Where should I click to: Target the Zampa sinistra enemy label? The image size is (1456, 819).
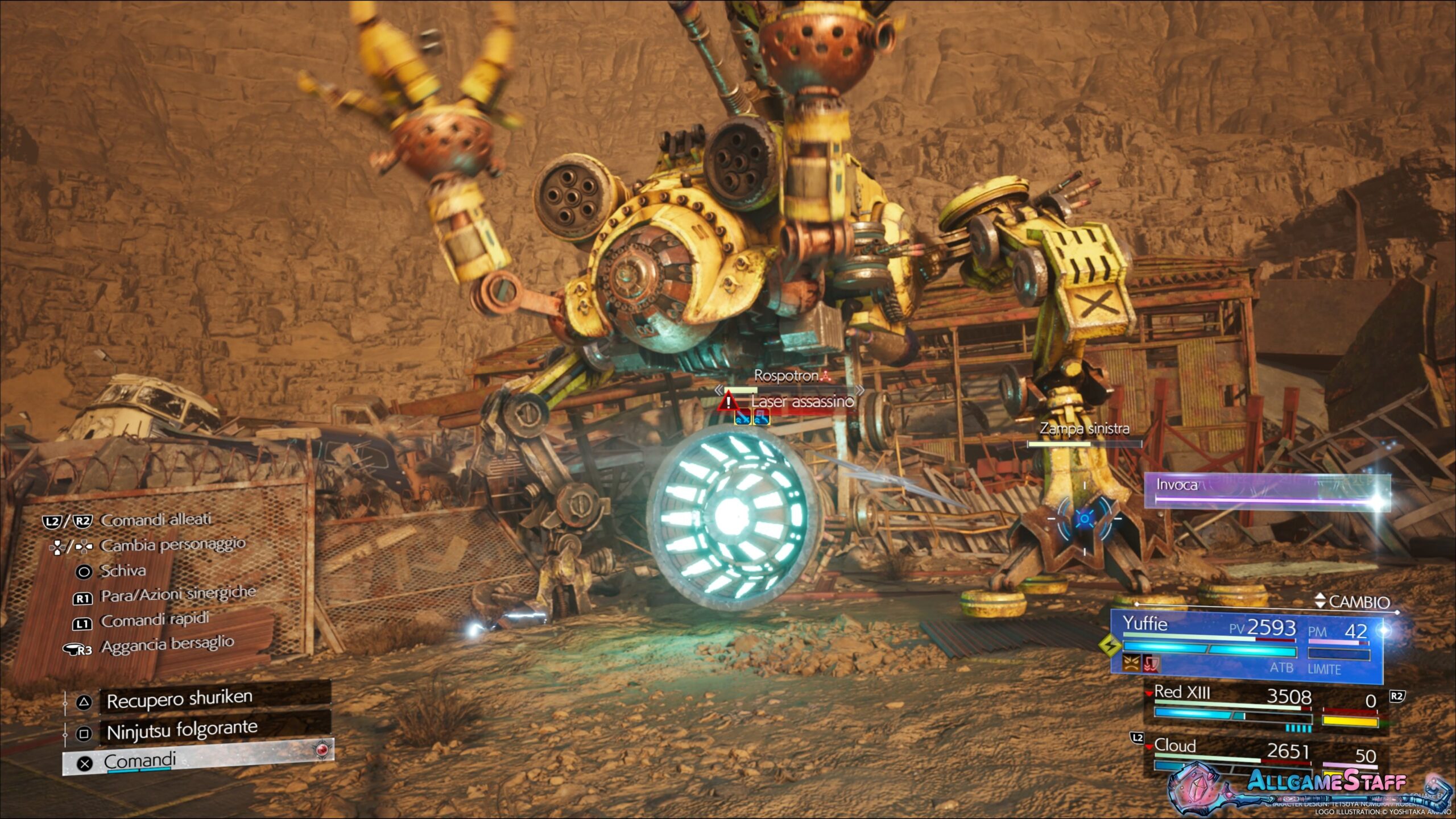pyautogui.click(x=1084, y=429)
